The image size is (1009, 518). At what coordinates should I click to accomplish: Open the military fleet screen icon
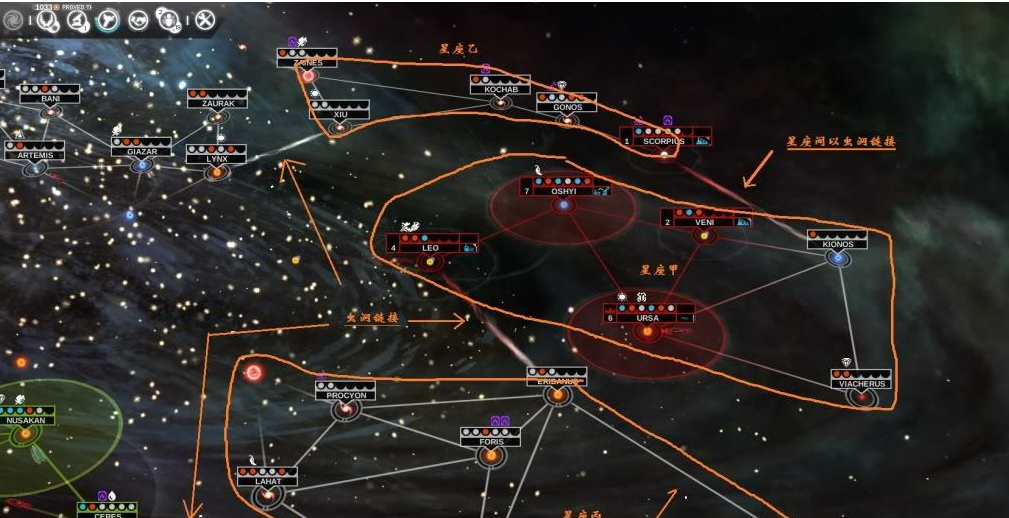[x=107, y=20]
